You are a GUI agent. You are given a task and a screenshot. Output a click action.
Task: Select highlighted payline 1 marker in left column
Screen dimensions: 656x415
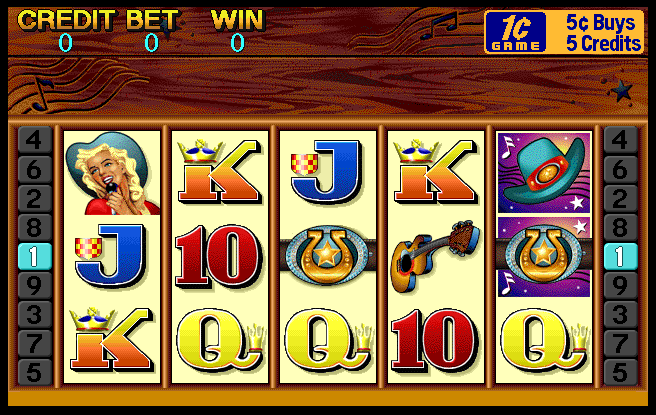click(x=34, y=256)
